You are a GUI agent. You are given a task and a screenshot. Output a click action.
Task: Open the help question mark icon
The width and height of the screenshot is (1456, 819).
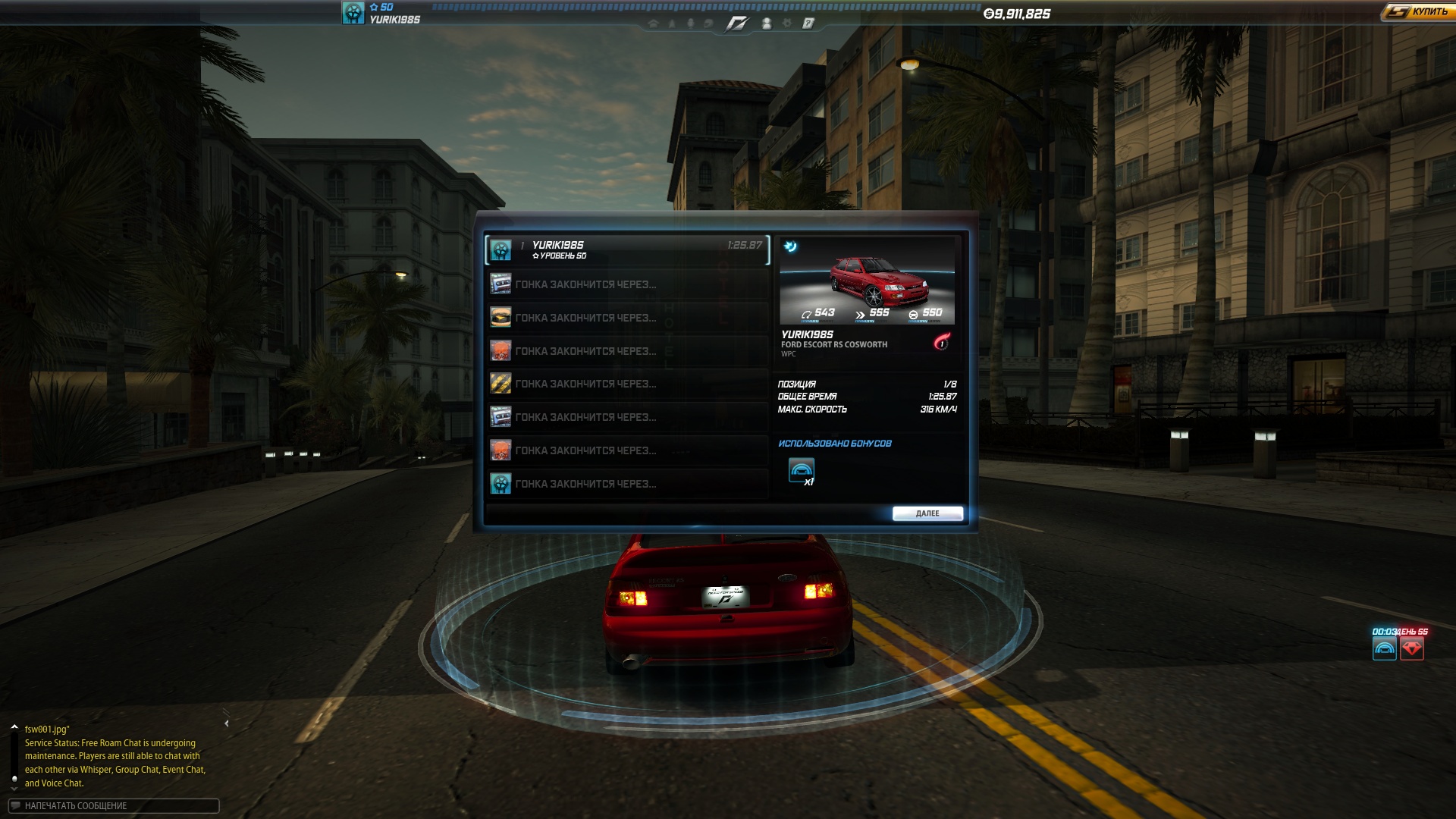tap(808, 24)
